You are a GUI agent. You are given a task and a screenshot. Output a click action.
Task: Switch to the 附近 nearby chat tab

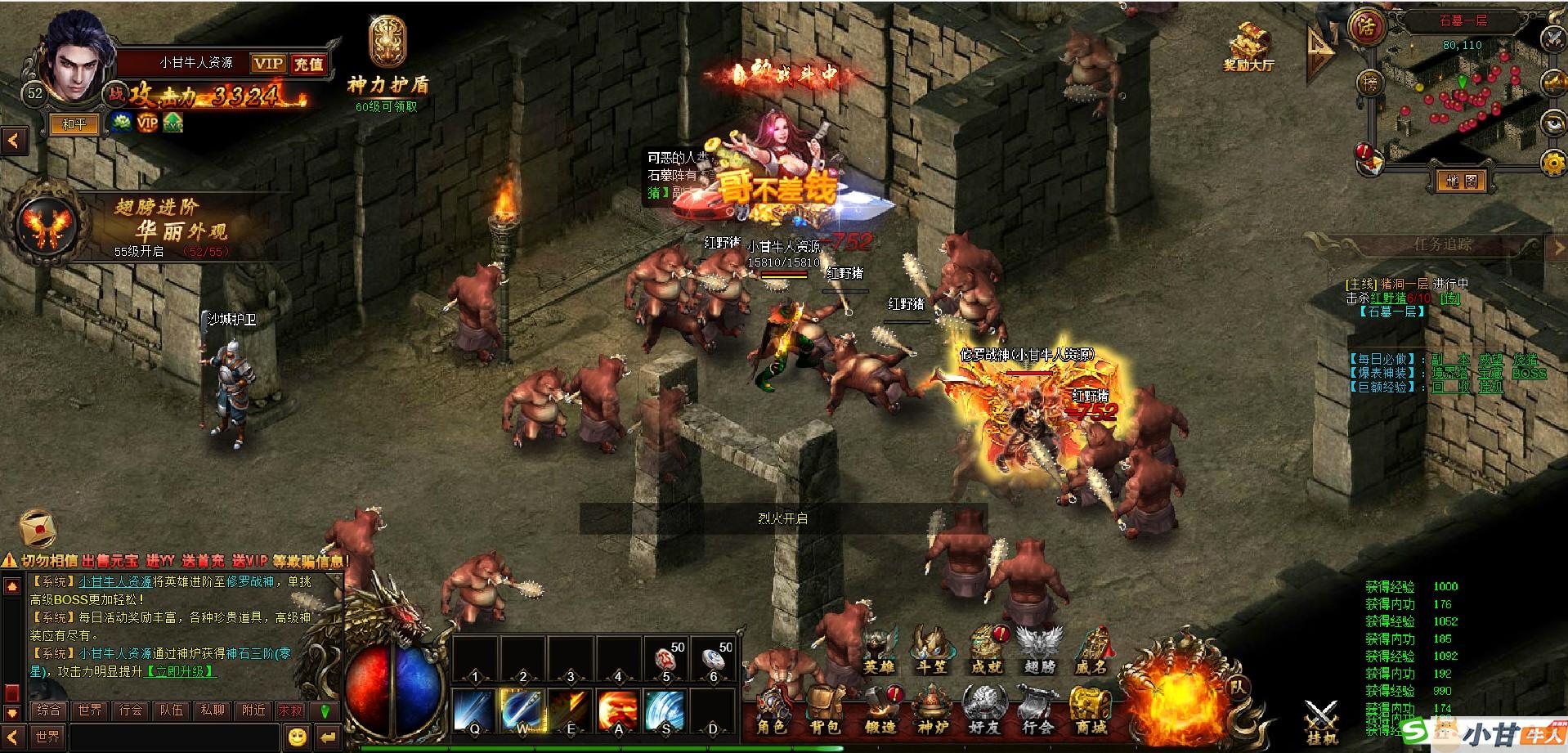point(253,710)
